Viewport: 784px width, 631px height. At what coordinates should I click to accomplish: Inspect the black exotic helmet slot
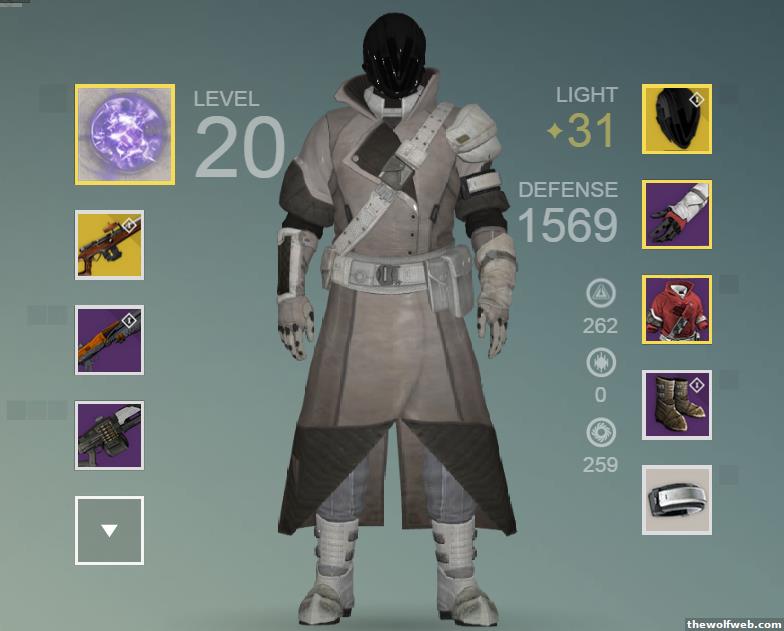click(677, 119)
